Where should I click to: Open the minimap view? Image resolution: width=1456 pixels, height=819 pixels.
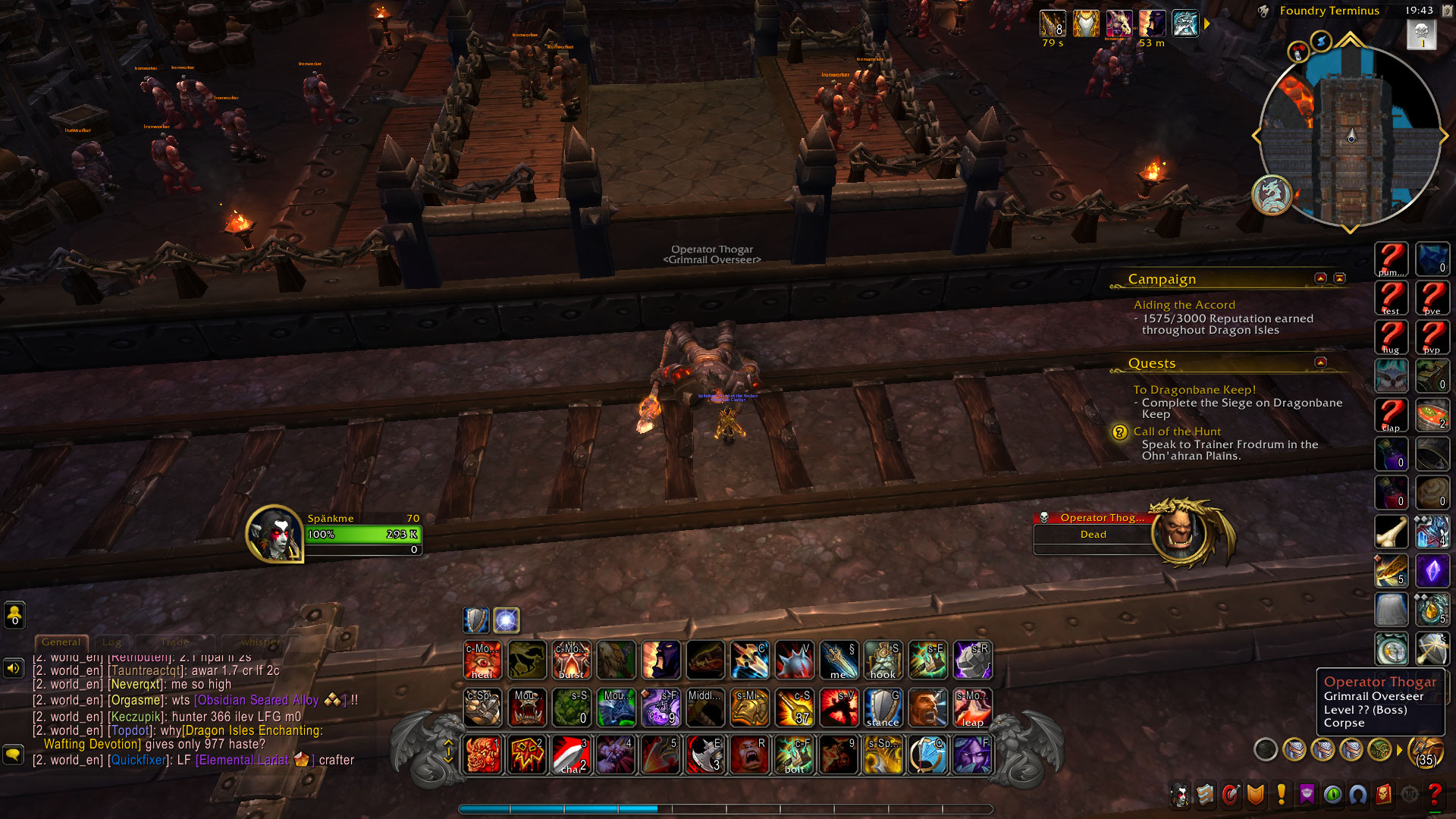(x=1350, y=136)
